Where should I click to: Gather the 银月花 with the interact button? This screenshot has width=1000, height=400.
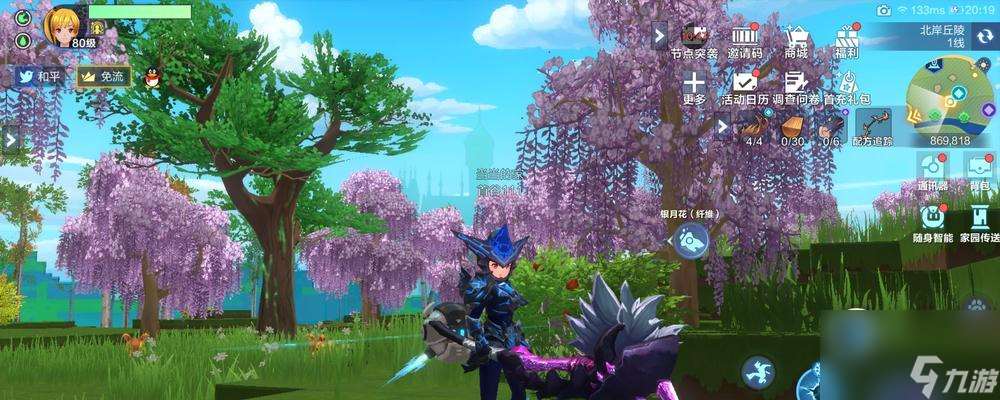(689, 240)
